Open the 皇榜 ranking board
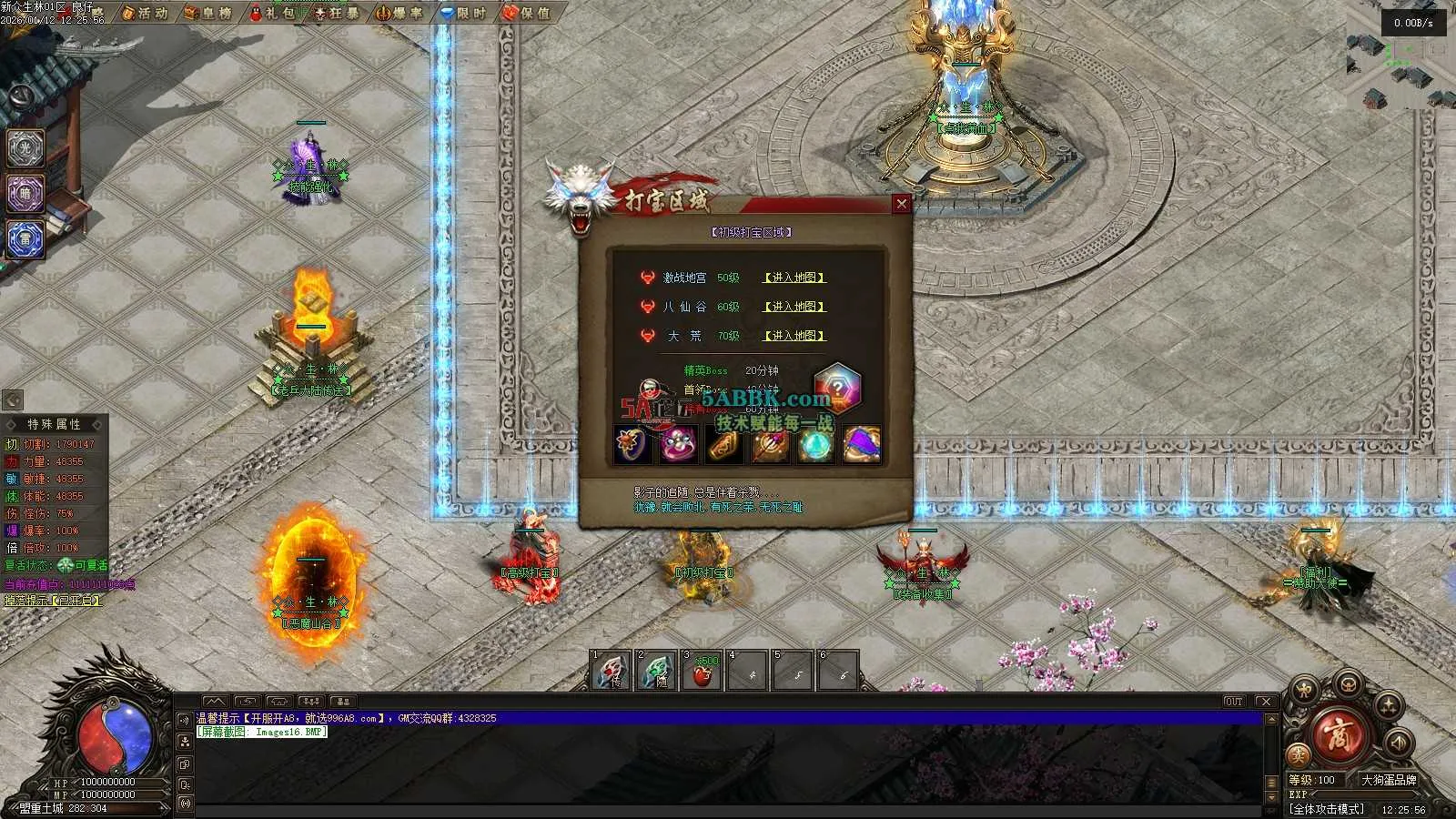Image resolution: width=1456 pixels, height=819 pixels. [207, 13]
